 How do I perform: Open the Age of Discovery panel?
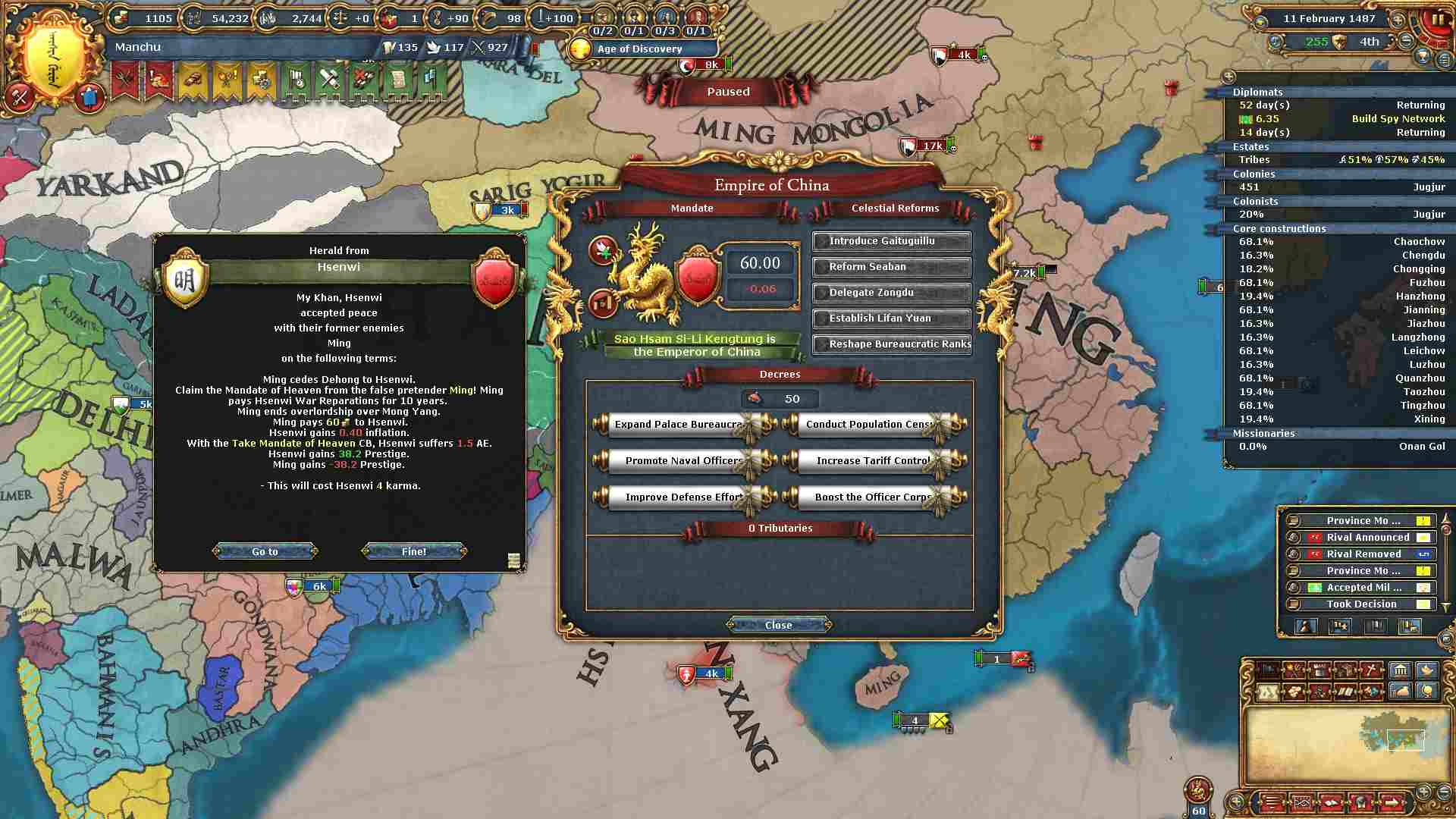639,49
